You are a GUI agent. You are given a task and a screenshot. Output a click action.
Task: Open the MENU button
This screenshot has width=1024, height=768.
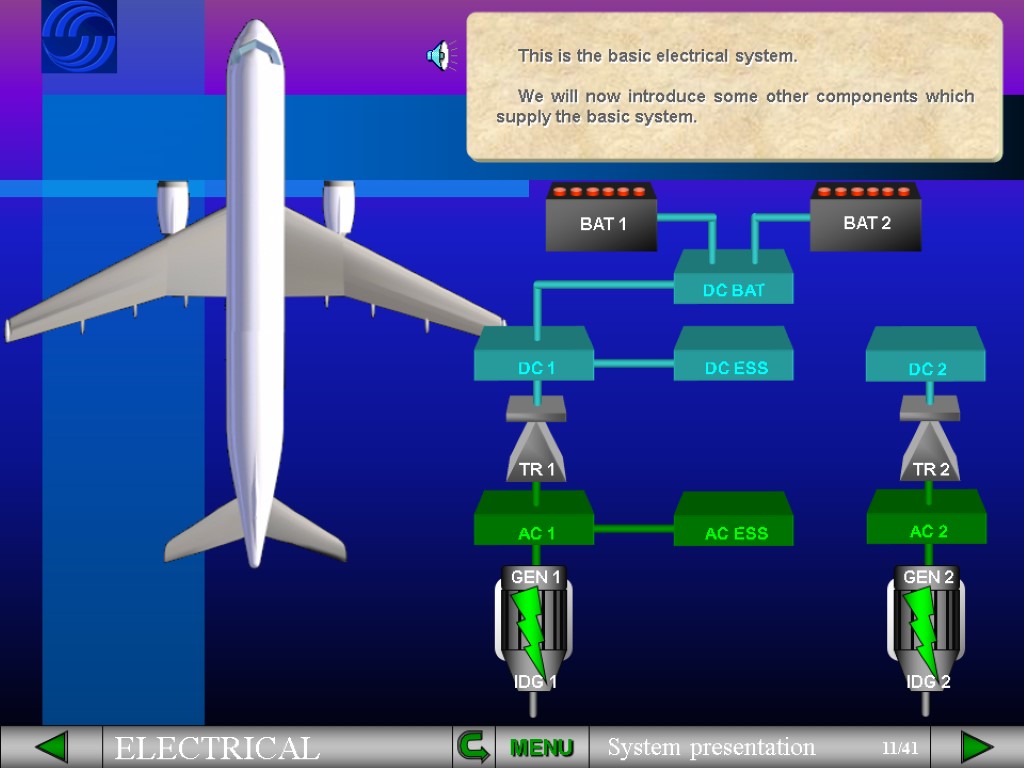[541, 748]
